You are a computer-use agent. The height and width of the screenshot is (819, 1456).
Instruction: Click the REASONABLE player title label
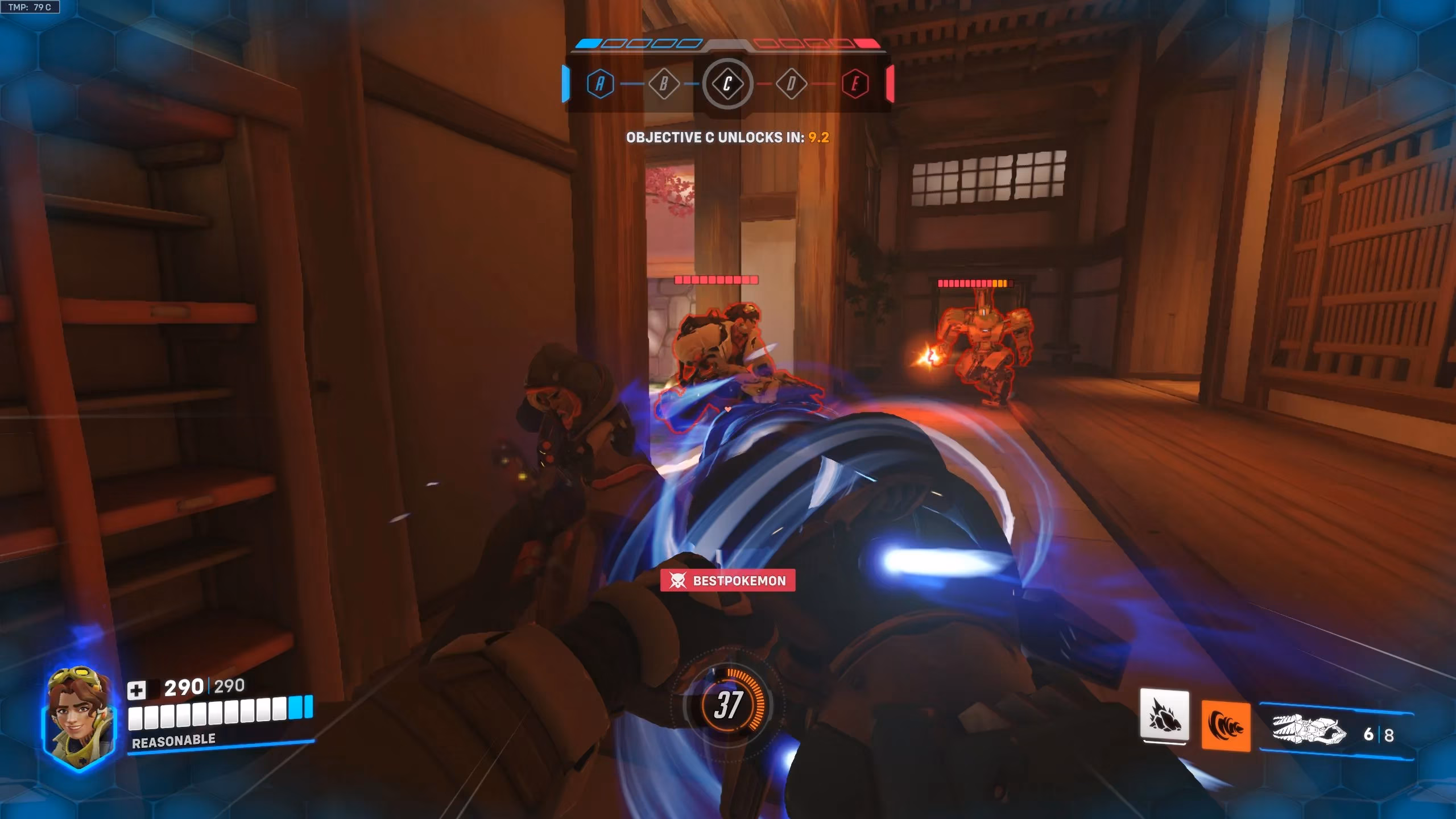click(x=172, y=740)
